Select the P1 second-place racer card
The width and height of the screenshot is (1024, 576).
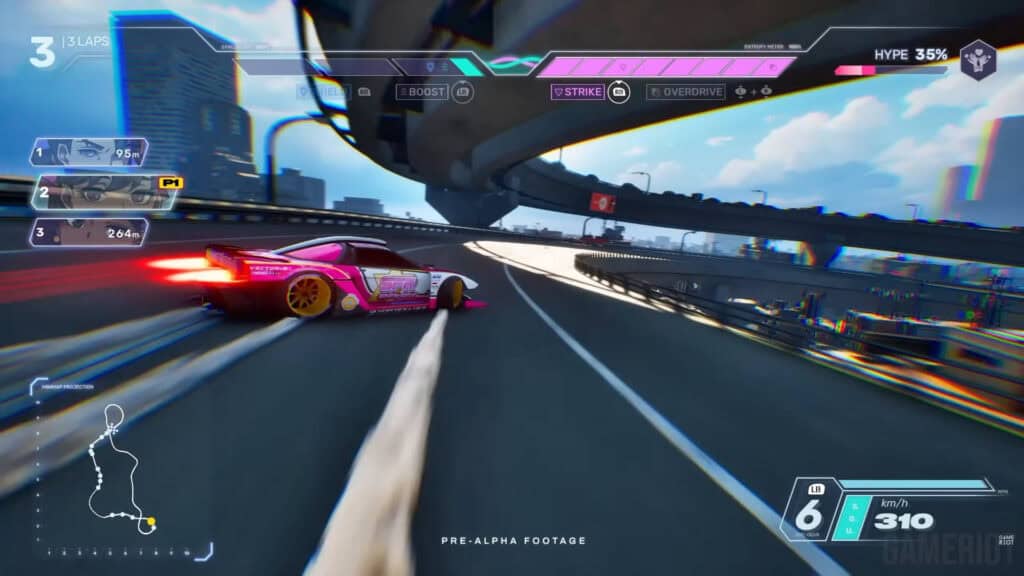pos(105,192)
